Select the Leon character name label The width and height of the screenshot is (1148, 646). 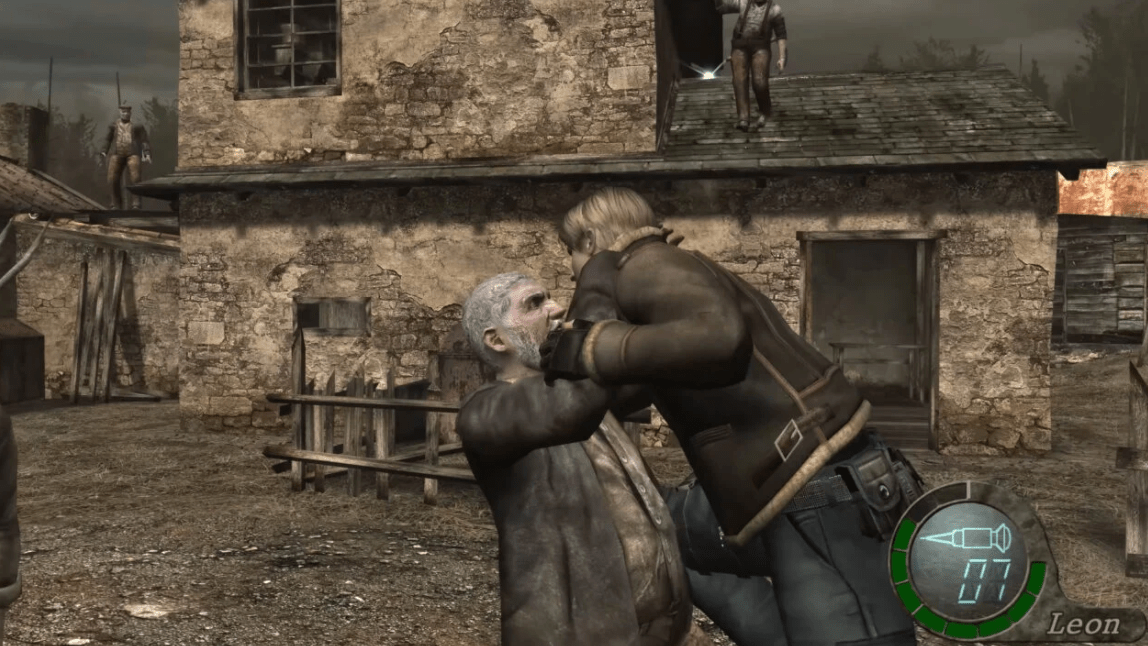click(x=1082, y=625)
